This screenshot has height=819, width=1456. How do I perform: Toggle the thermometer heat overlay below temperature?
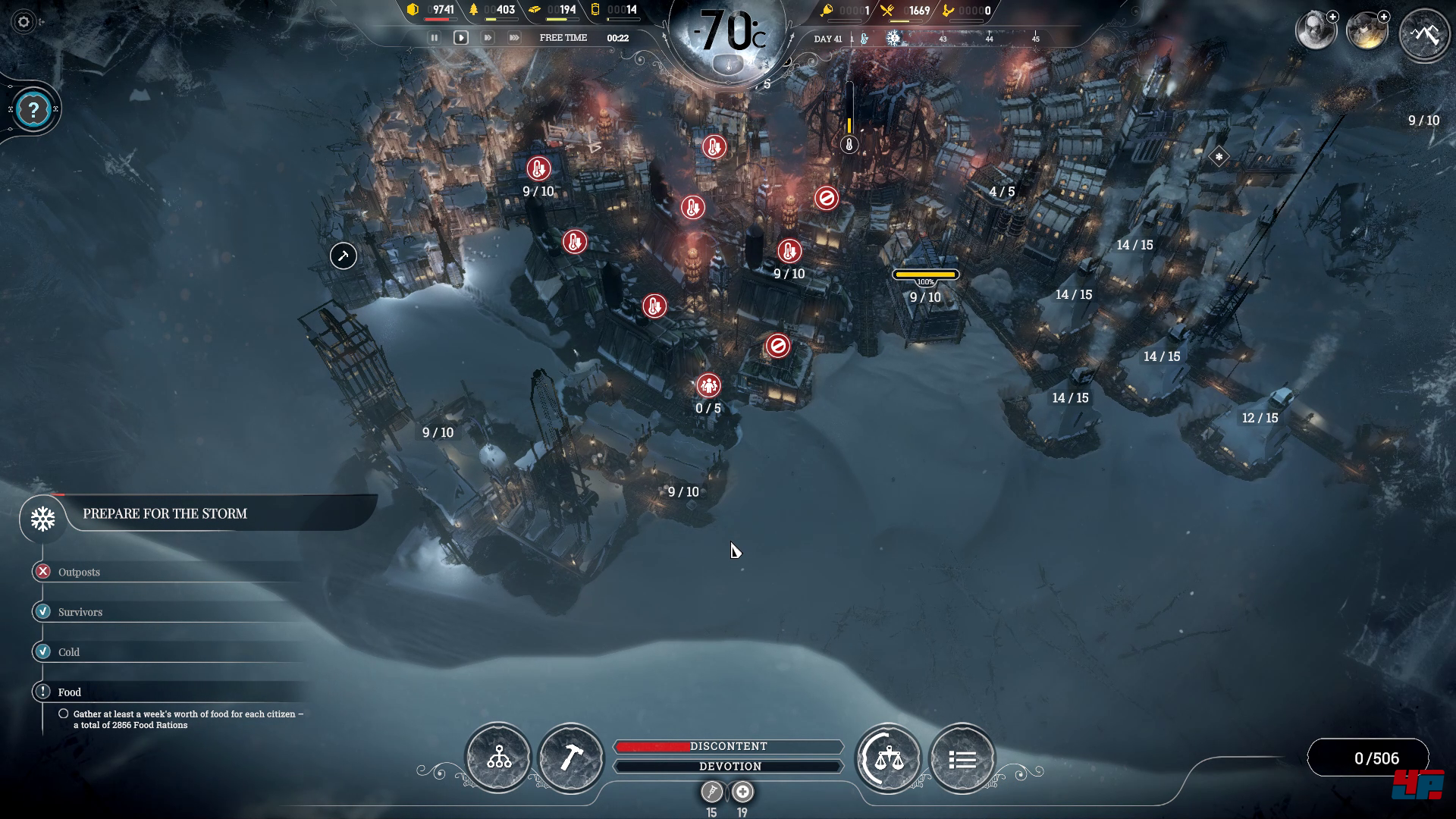click(728, 66)
